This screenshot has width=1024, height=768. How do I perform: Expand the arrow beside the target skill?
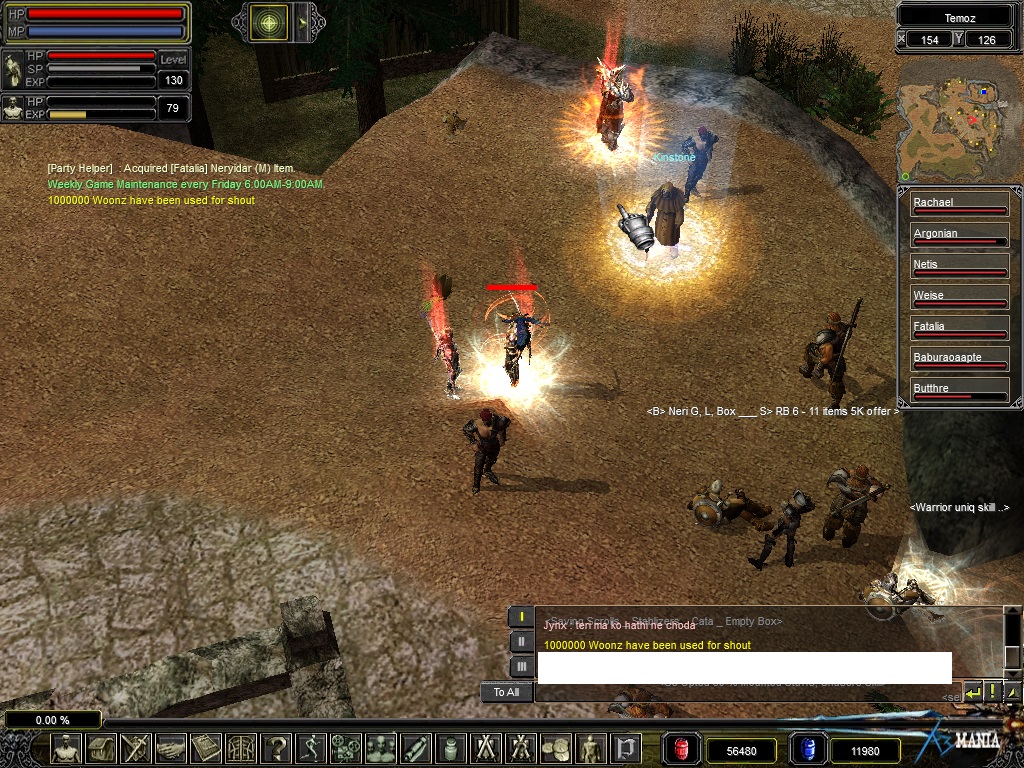tap(302, 22)
